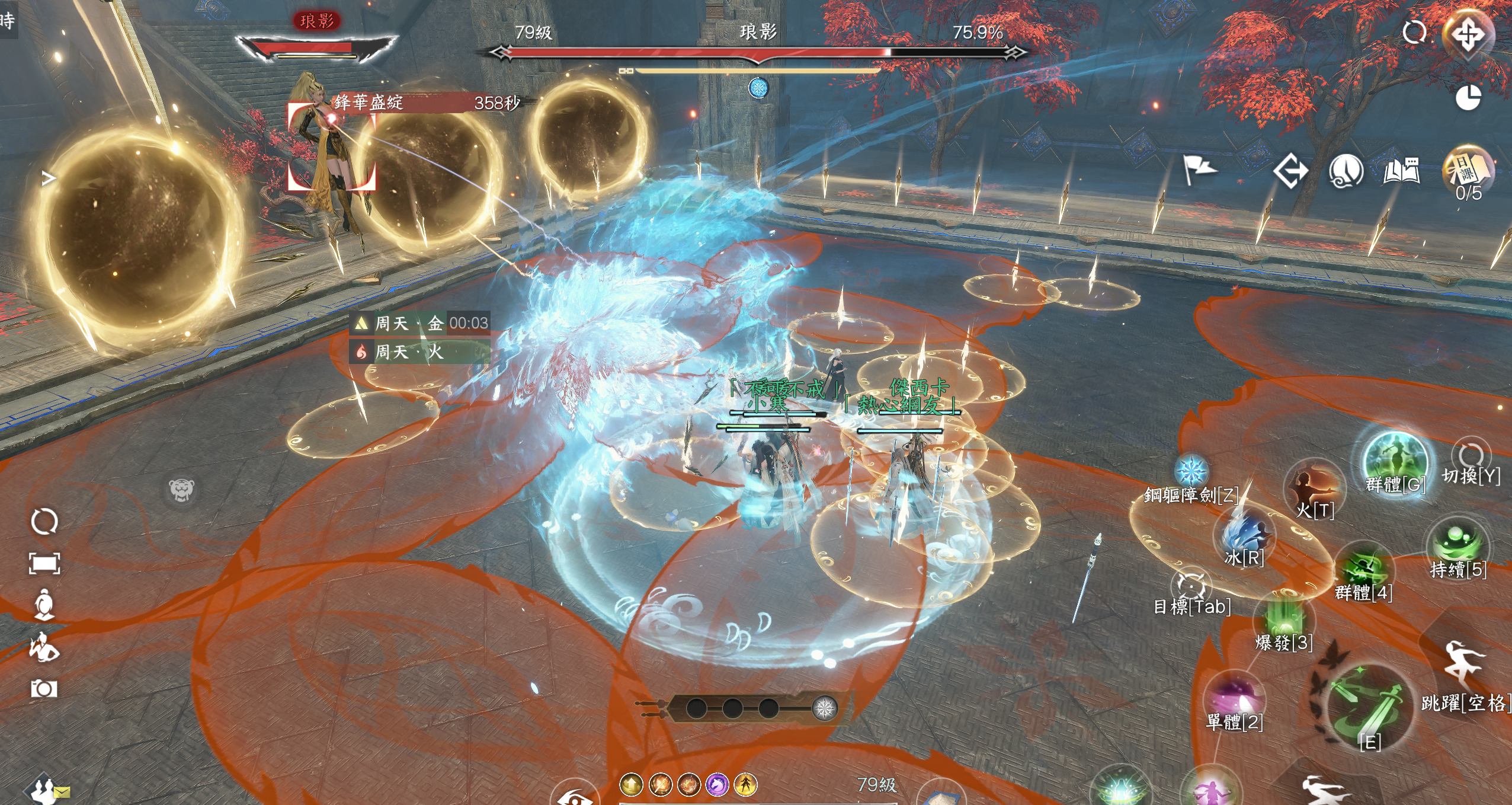
Task: Click the four-arrow move icon
Action: 1468,34
